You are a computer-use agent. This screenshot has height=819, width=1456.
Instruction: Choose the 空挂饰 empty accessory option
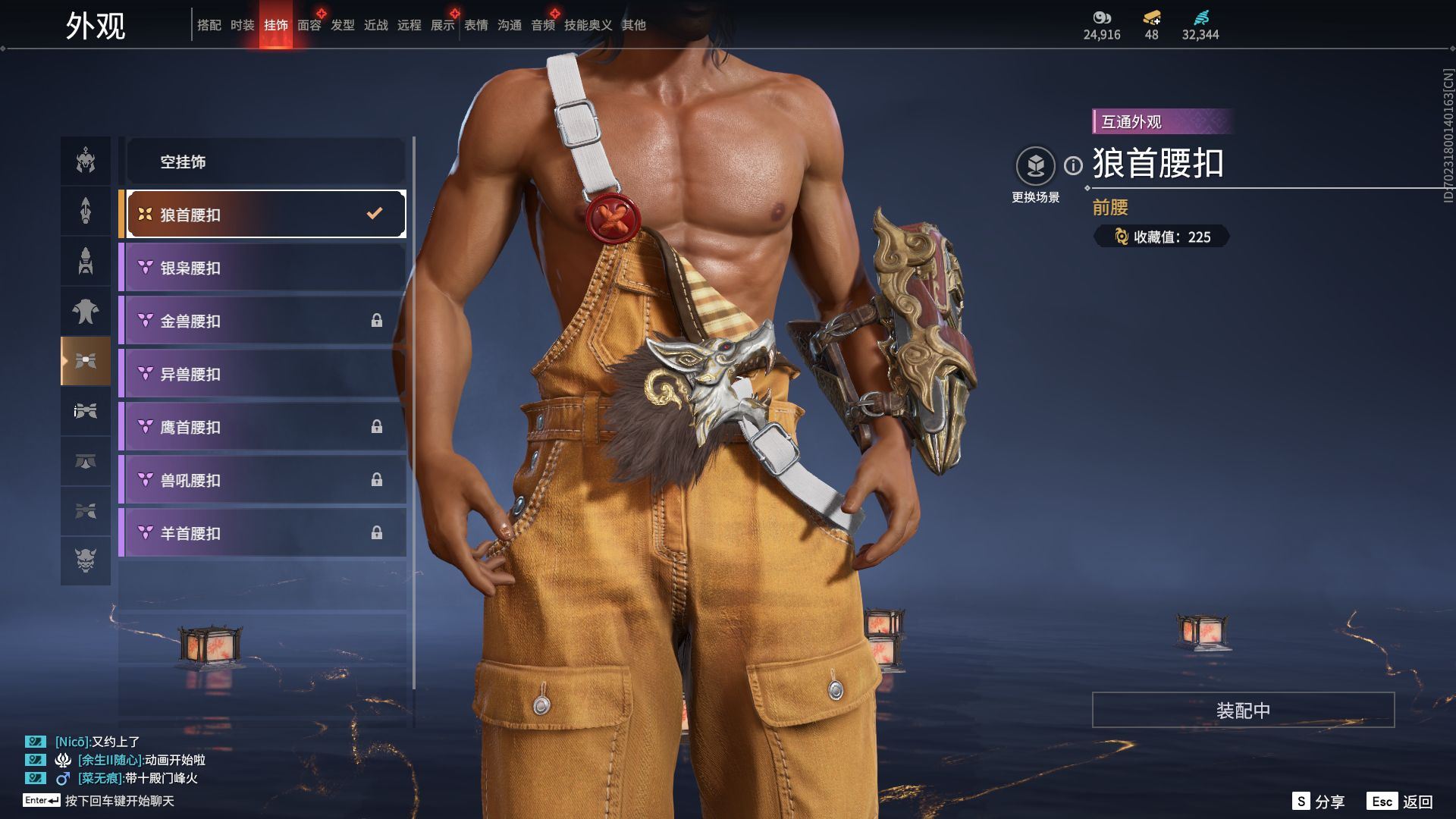click(x=265, y=162)
